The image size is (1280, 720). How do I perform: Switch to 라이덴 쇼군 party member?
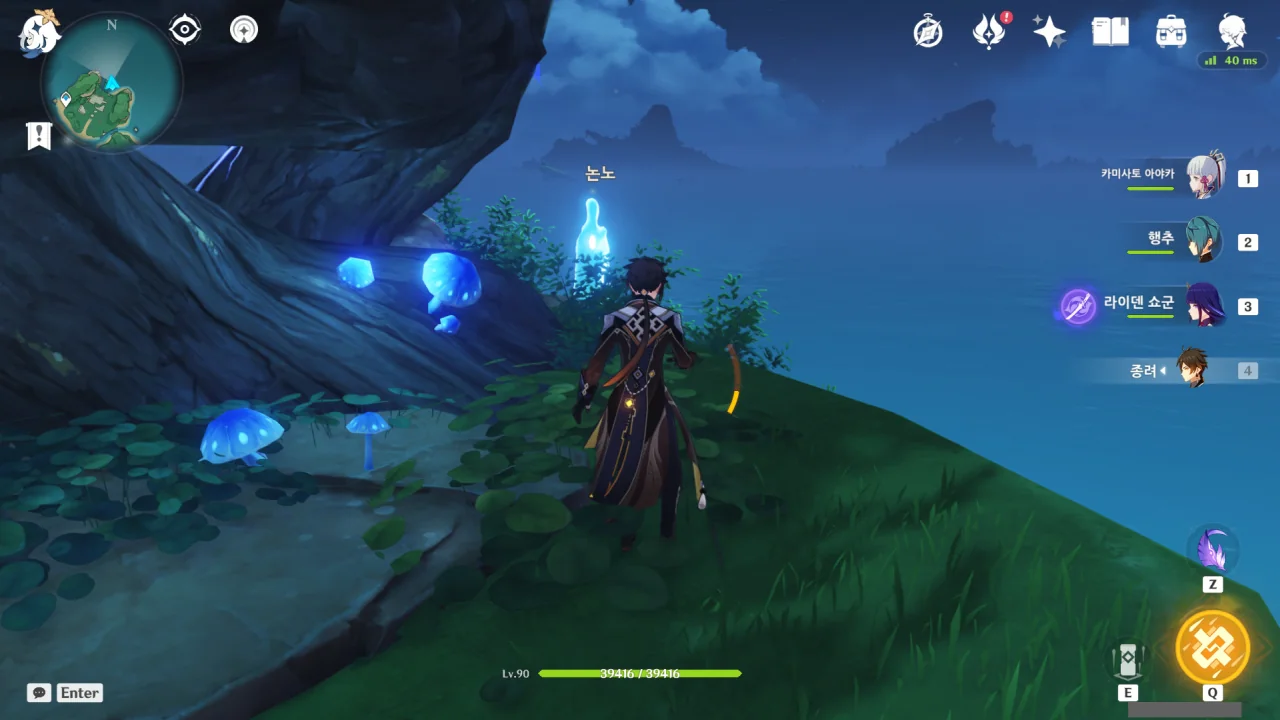(x=1204, y=305)
